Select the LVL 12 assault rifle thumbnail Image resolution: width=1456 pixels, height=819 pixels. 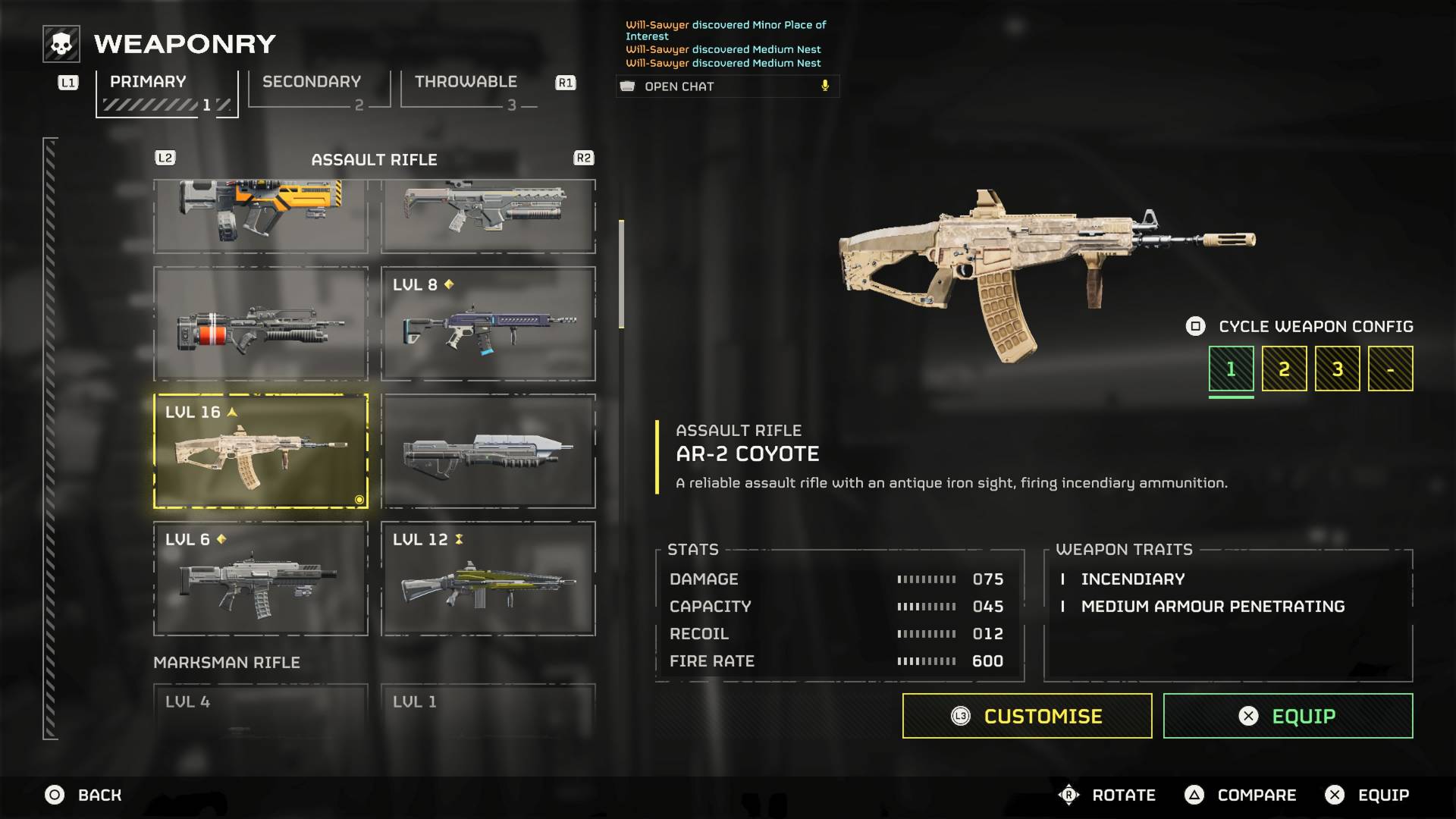coord(489,579)
